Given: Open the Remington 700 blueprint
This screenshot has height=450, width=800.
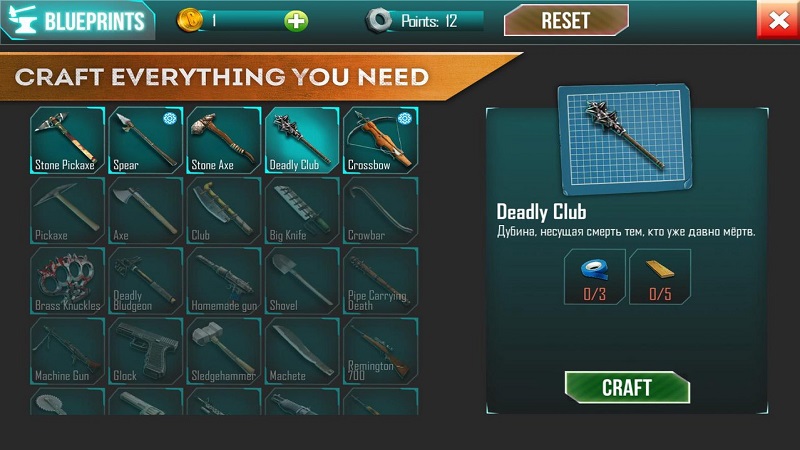Looking at the screenshot, I should pyautogui.click(x=379, y=350).
